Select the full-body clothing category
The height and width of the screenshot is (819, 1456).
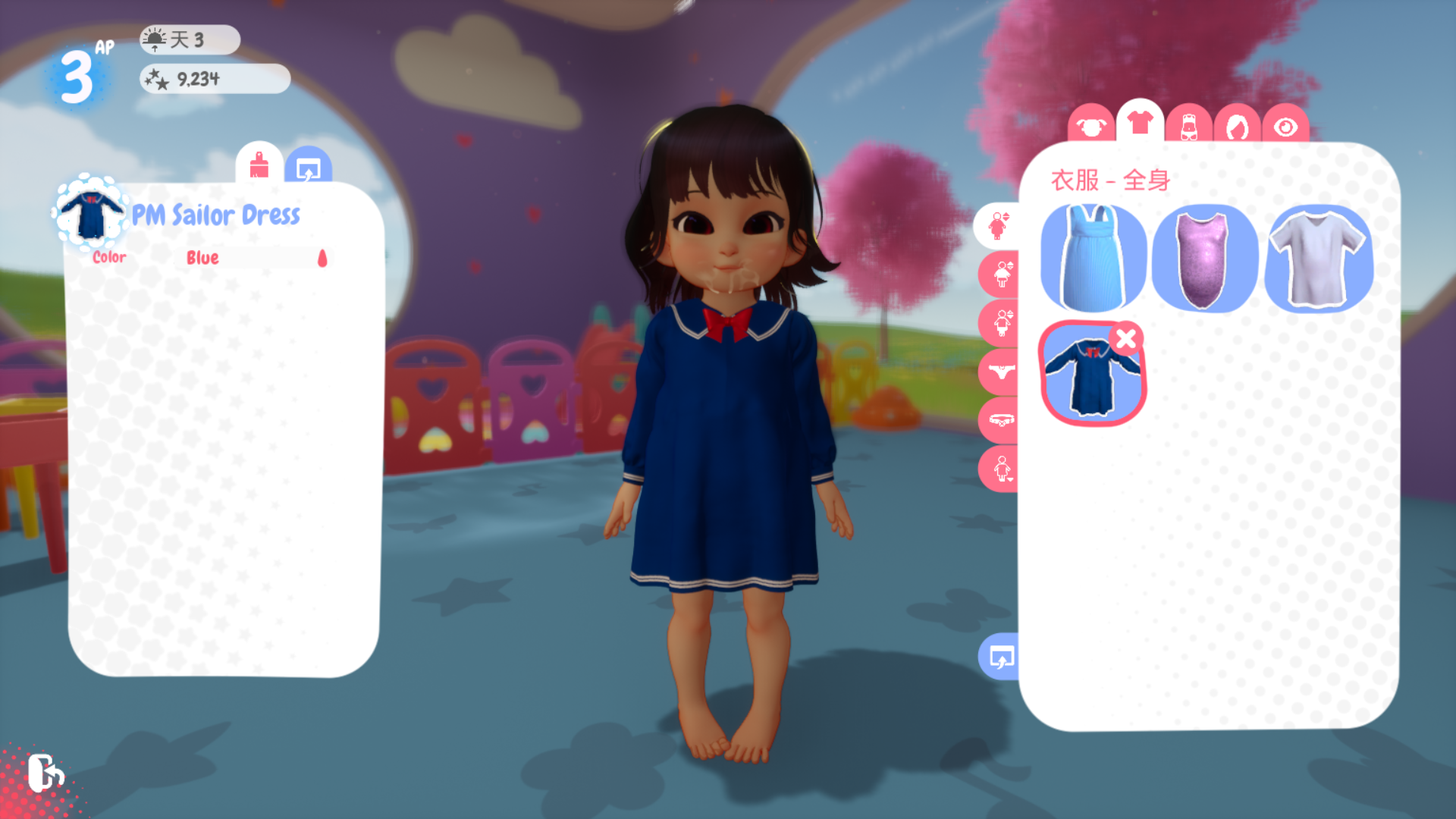[x=999, y=225]
